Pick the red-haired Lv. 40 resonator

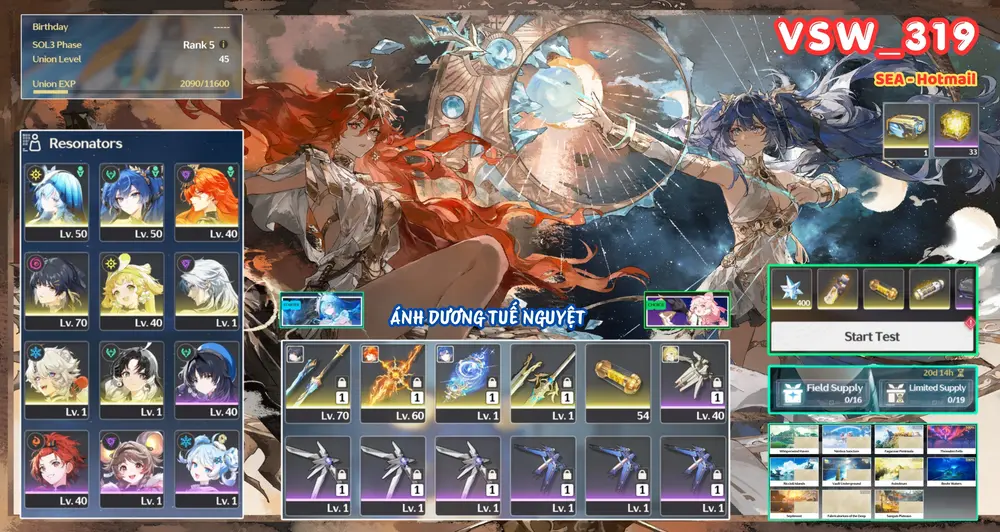pyautogui.click(x=59, y=469)
